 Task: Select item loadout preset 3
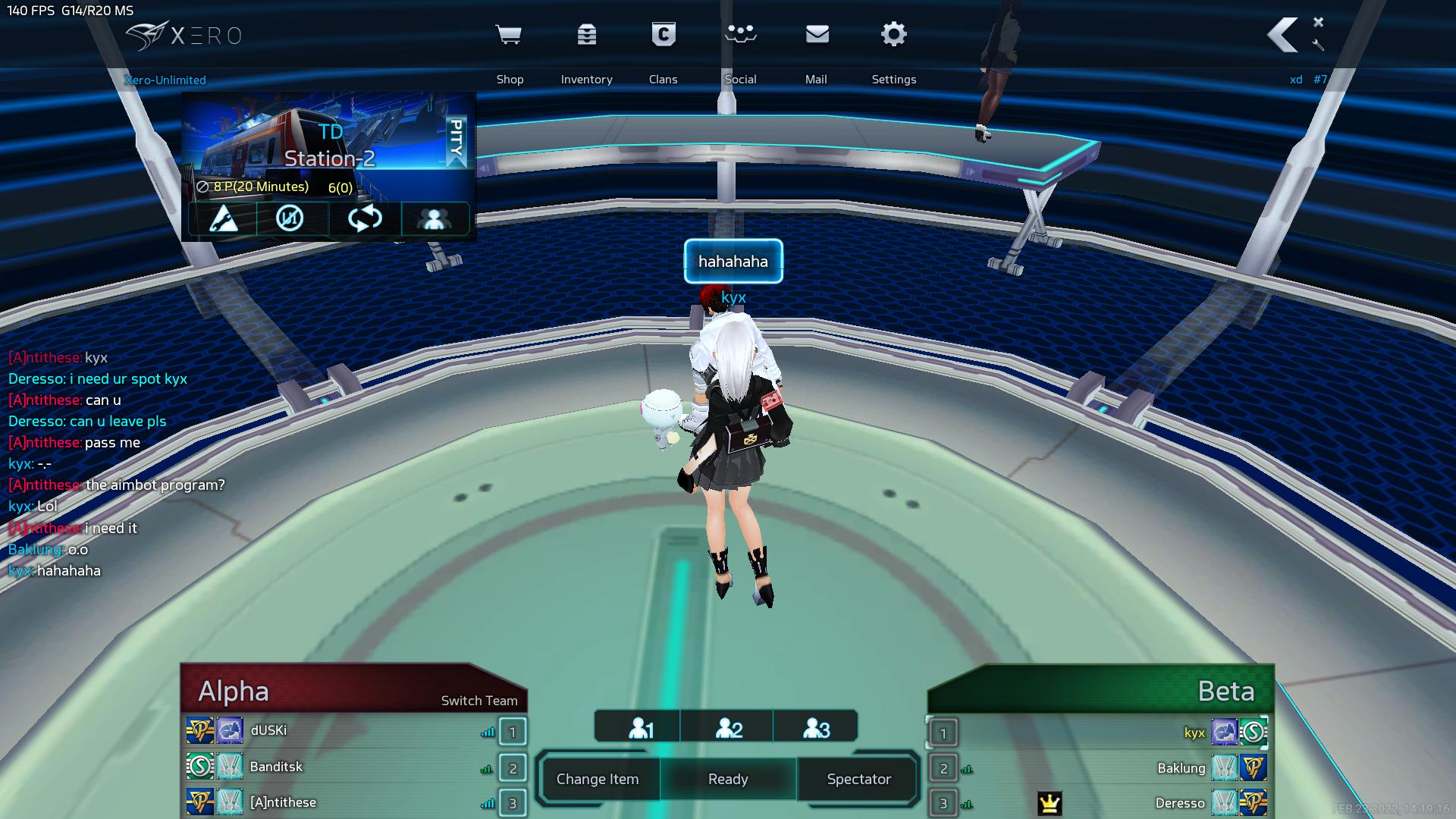pyautogui.click(x=816, y=728)
